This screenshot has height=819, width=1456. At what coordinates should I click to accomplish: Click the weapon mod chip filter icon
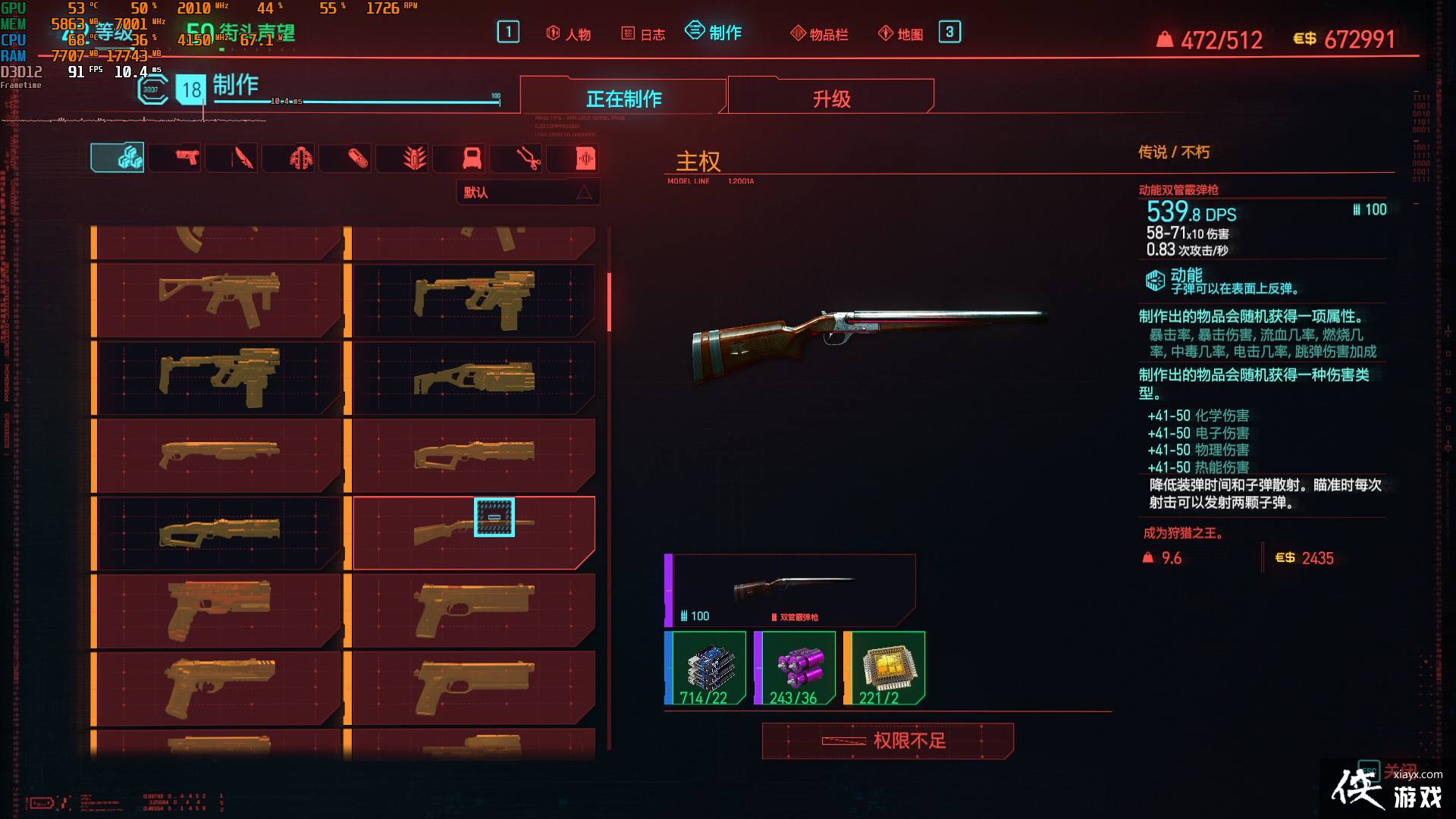pyautogui.click(x=573, y=158)
